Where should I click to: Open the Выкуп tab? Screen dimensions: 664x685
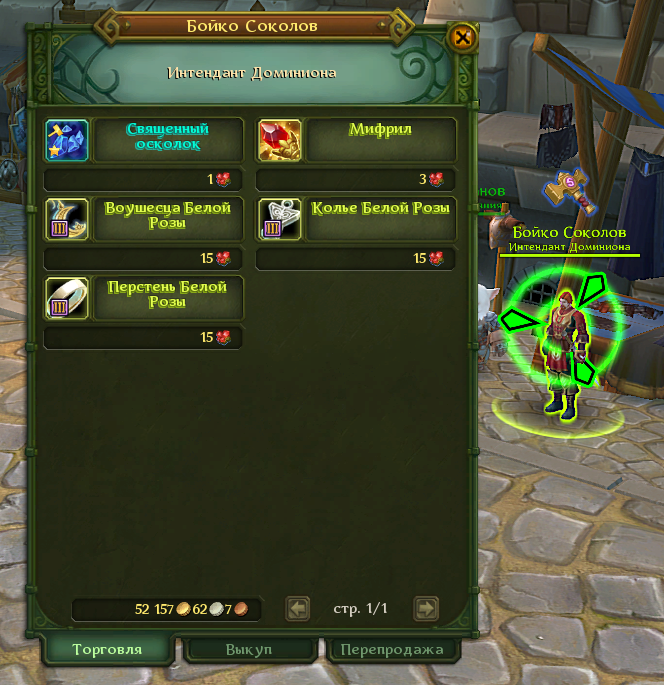pos(248,649)
